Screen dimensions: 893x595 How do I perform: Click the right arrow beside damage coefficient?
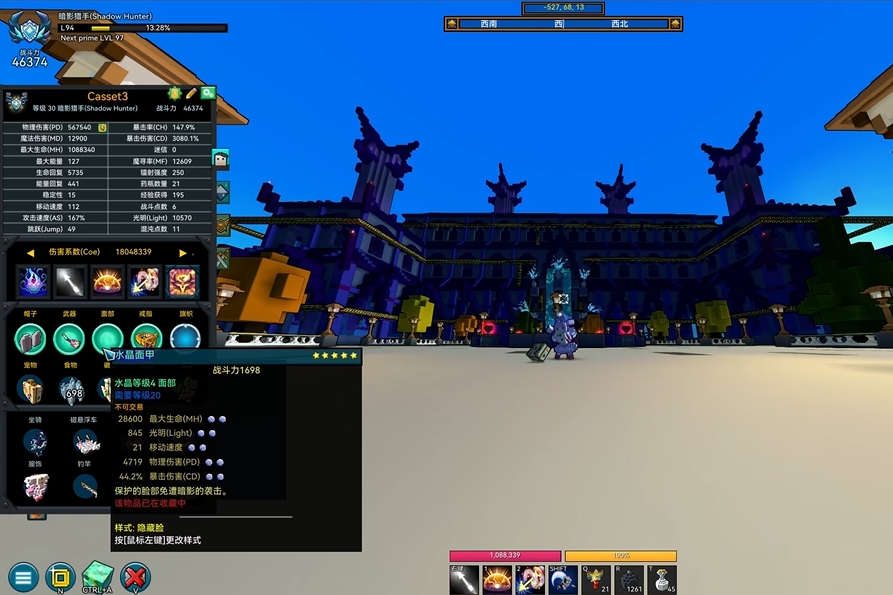(x=182, y=253)
